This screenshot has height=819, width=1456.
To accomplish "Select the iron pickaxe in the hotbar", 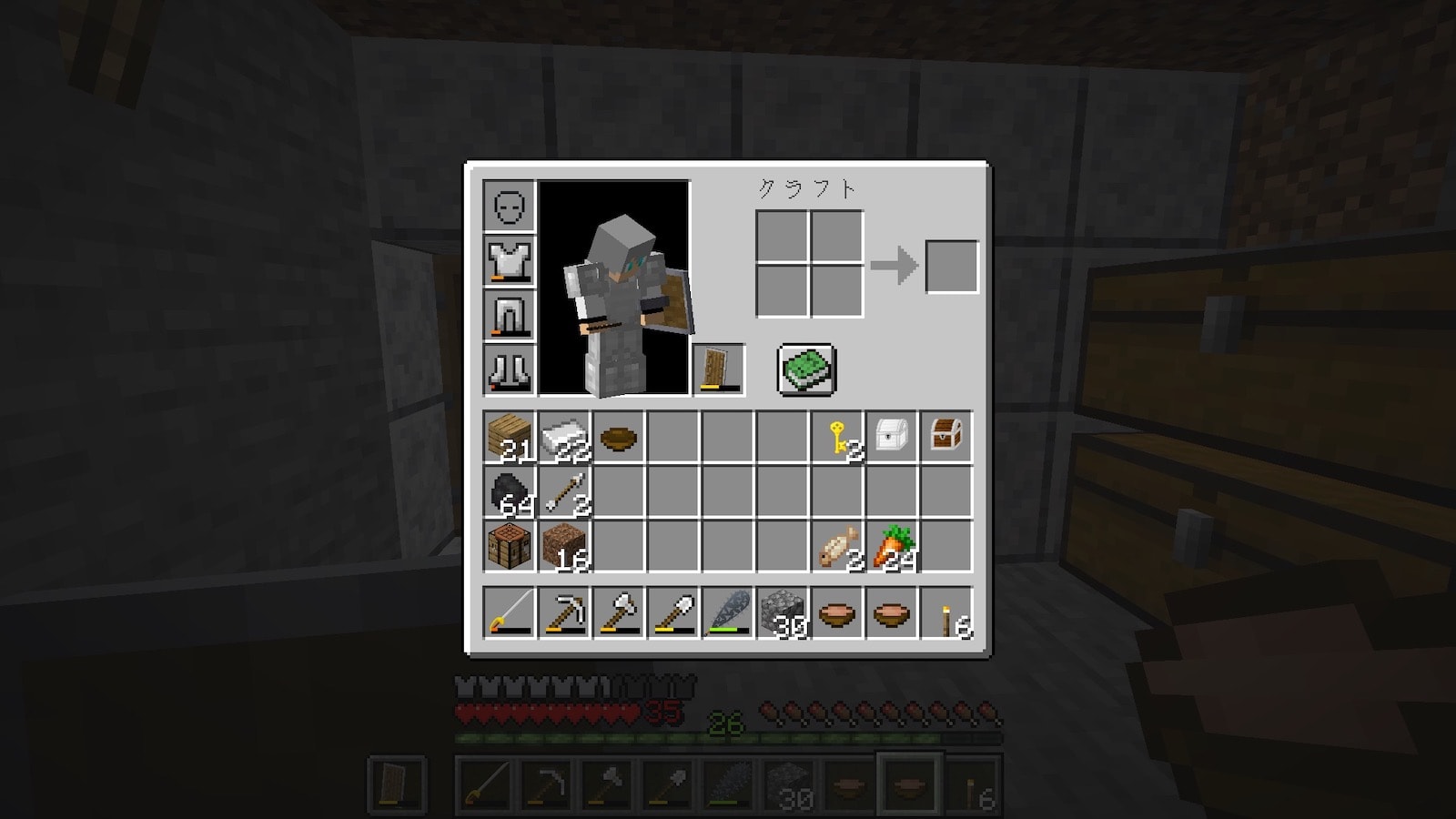I will 564,612.
